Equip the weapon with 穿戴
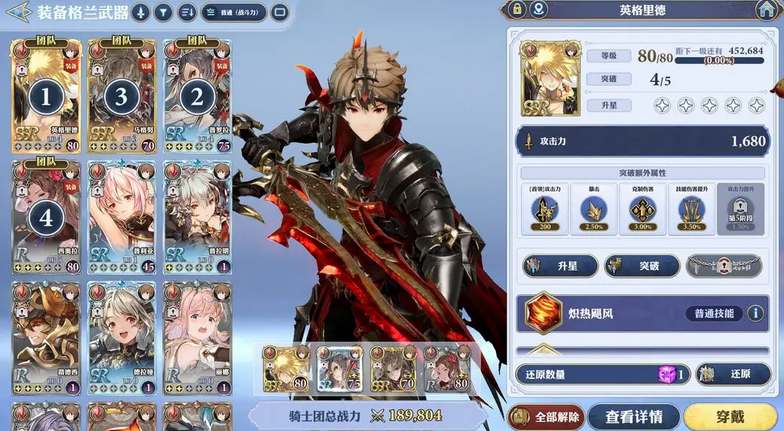This screenshot has width=784, height=431. (x=731, y=416)
